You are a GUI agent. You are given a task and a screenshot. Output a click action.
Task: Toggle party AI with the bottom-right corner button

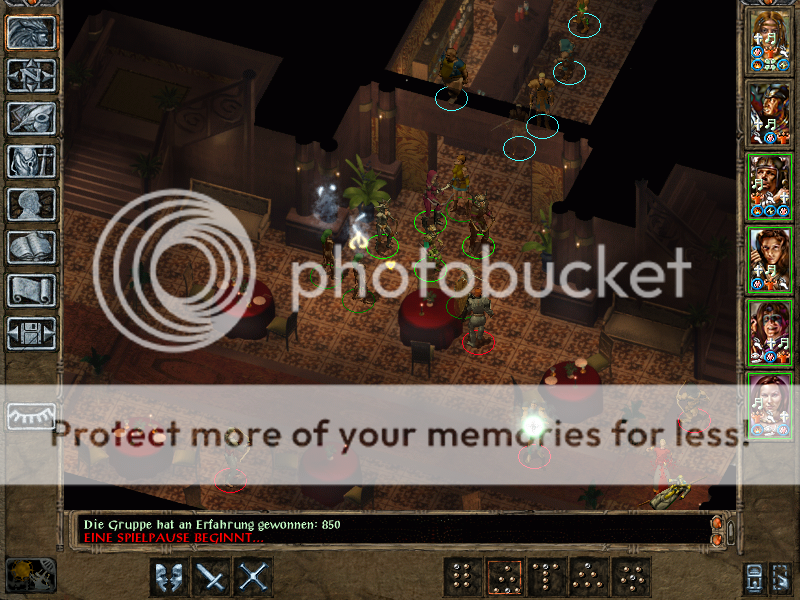[780, 577]
